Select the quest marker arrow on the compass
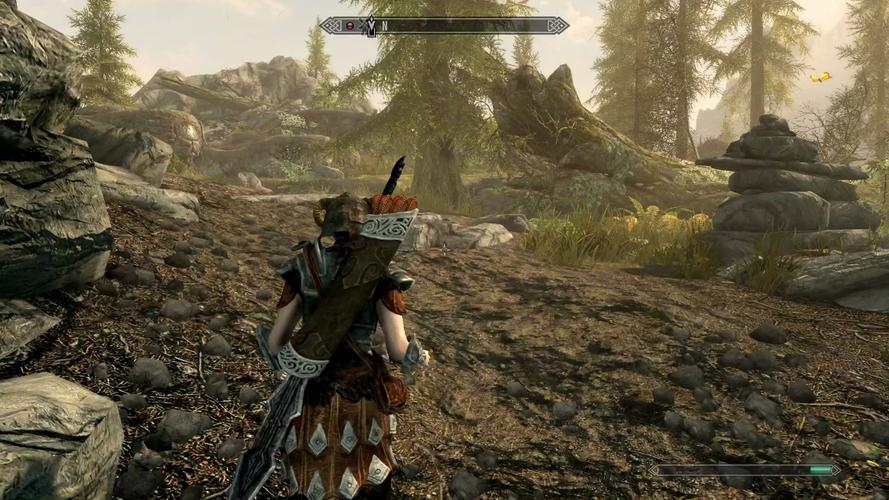The width and height of the screenshot is (889, 500). coord(370,26)
